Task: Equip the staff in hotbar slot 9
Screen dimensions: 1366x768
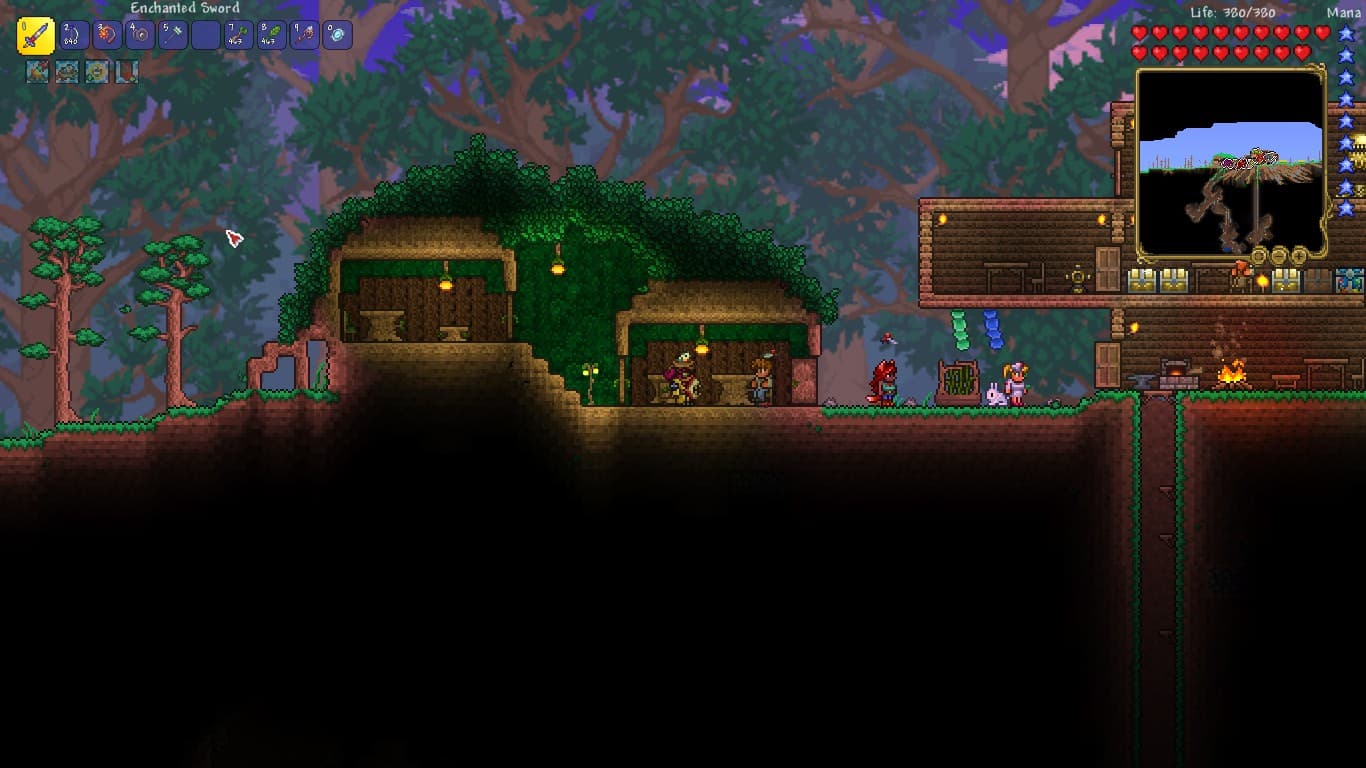Action: pyautogui.click(x=304, y=34)
